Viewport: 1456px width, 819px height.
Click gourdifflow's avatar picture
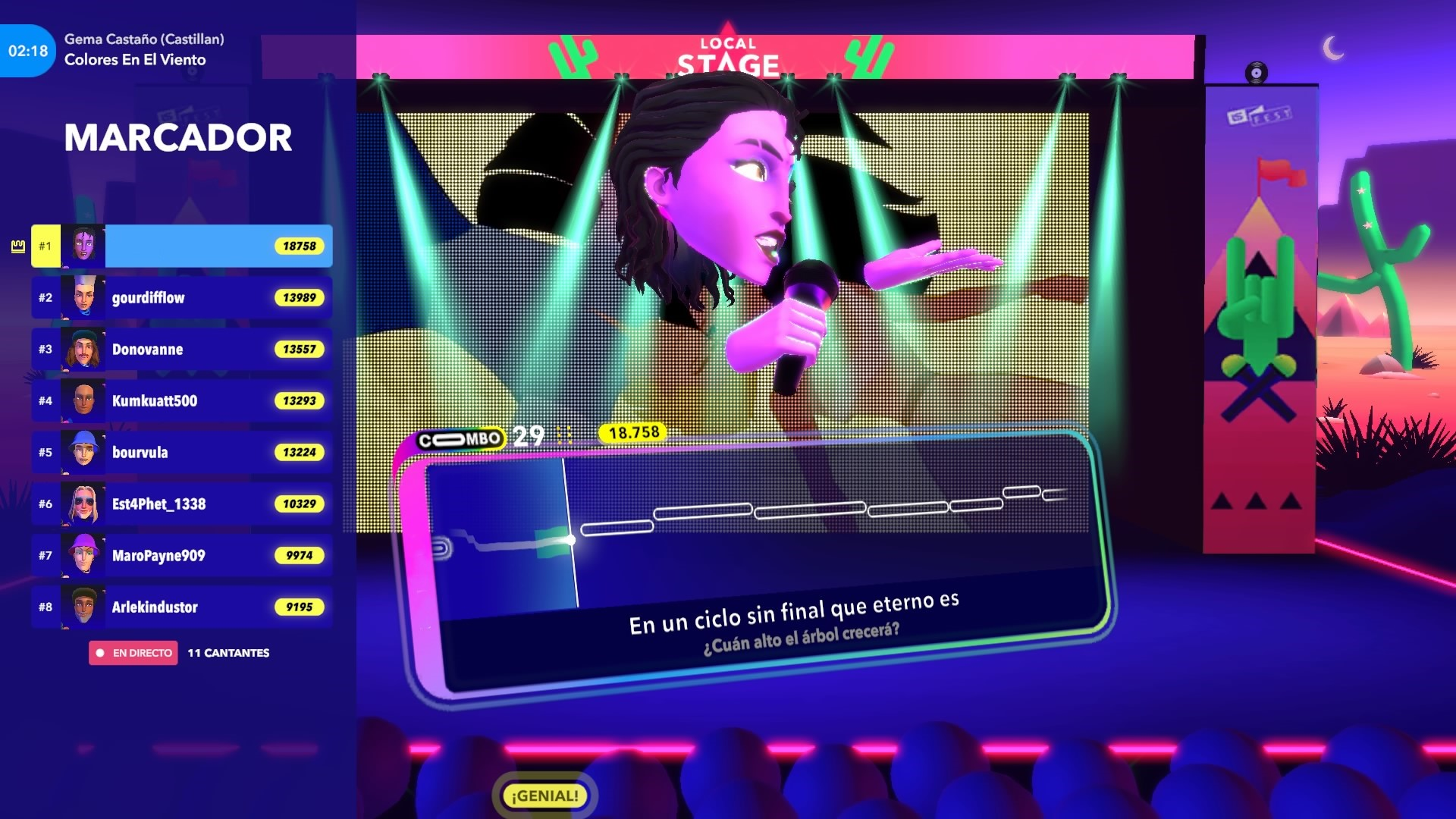pyautogui.click(x=82, y=297)
